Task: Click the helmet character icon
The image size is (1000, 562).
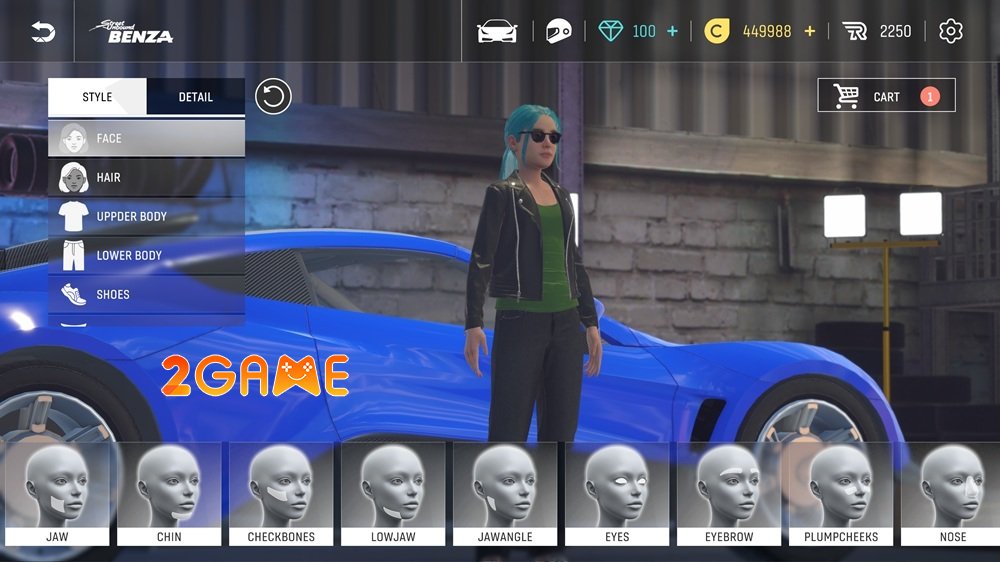Action: [x=558, y=32]
